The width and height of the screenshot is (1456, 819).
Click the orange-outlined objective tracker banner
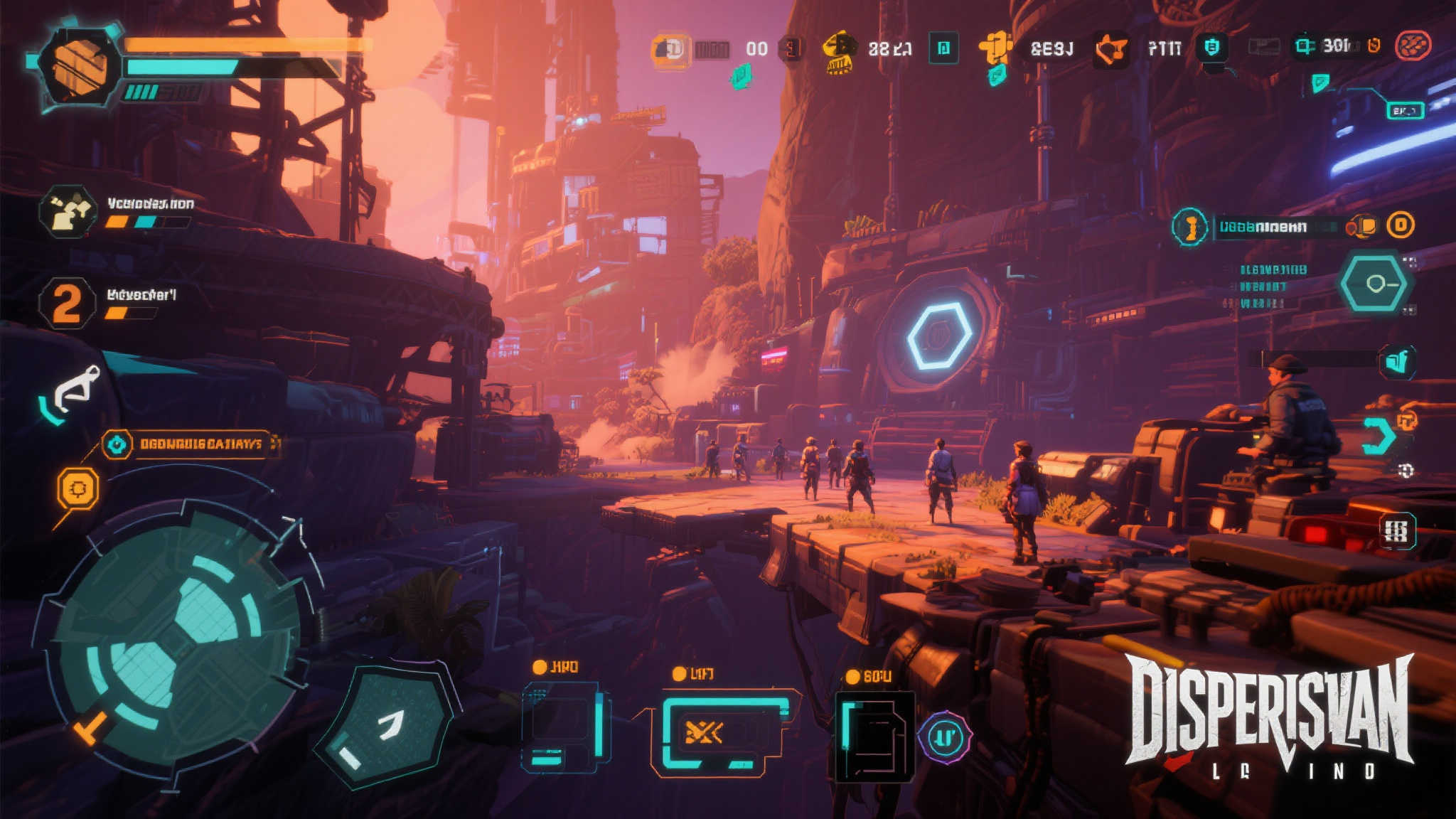point(188,444)
